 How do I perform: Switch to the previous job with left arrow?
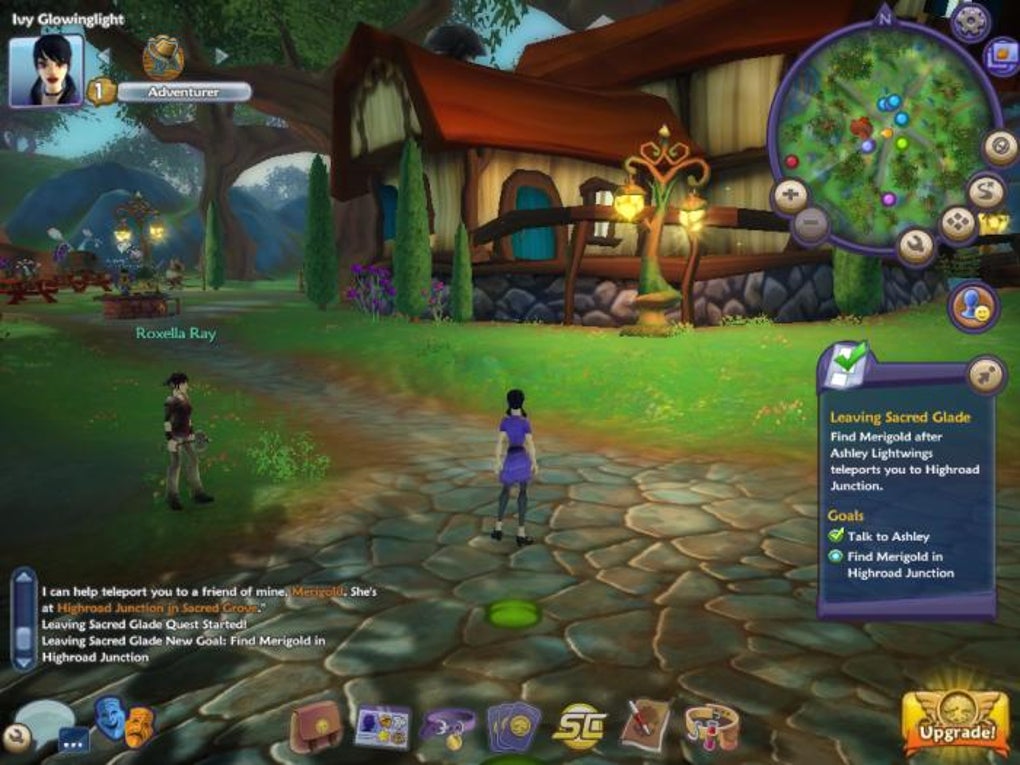point(103,54)
